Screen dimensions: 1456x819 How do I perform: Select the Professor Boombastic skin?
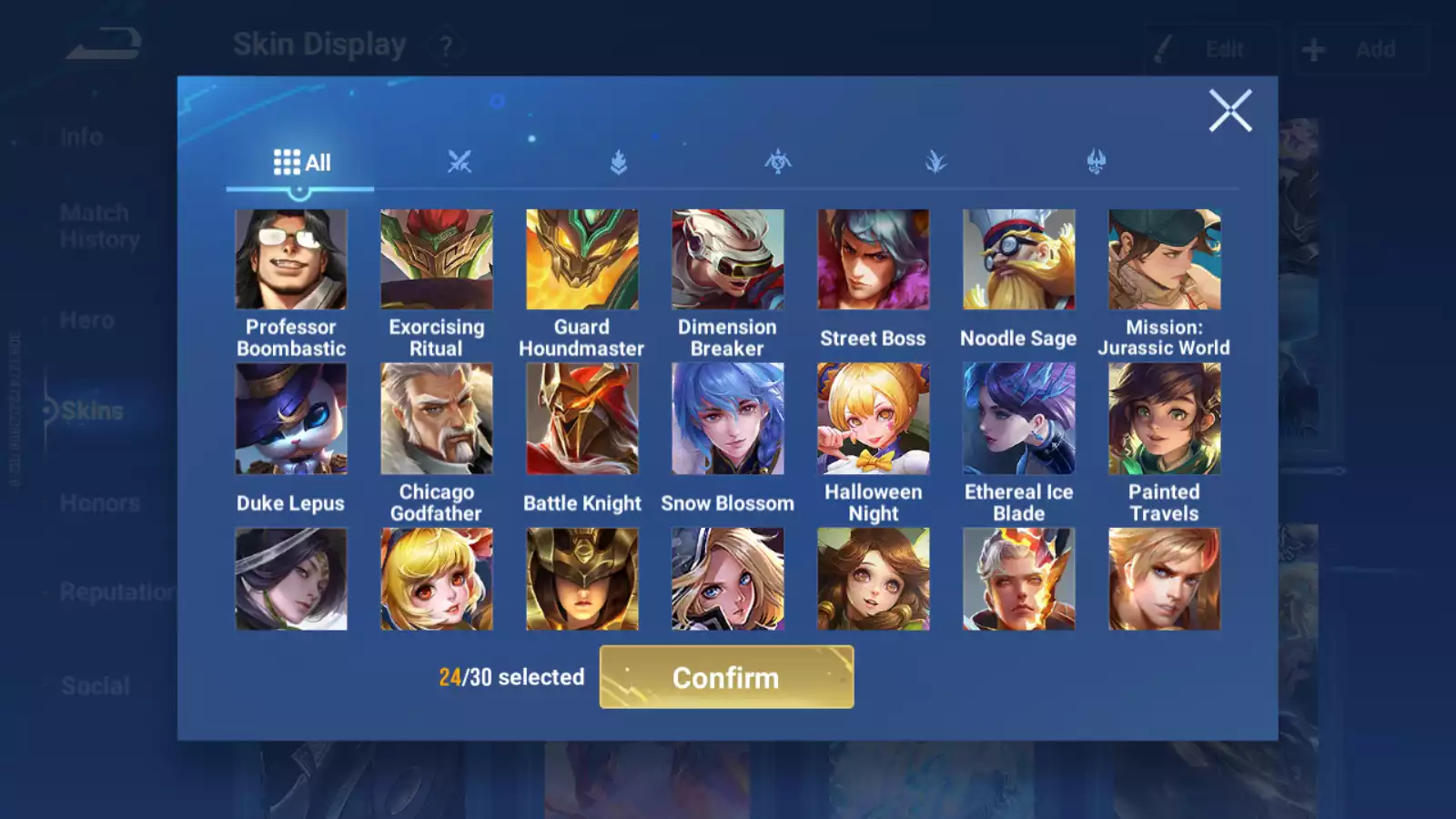[291, 260]
